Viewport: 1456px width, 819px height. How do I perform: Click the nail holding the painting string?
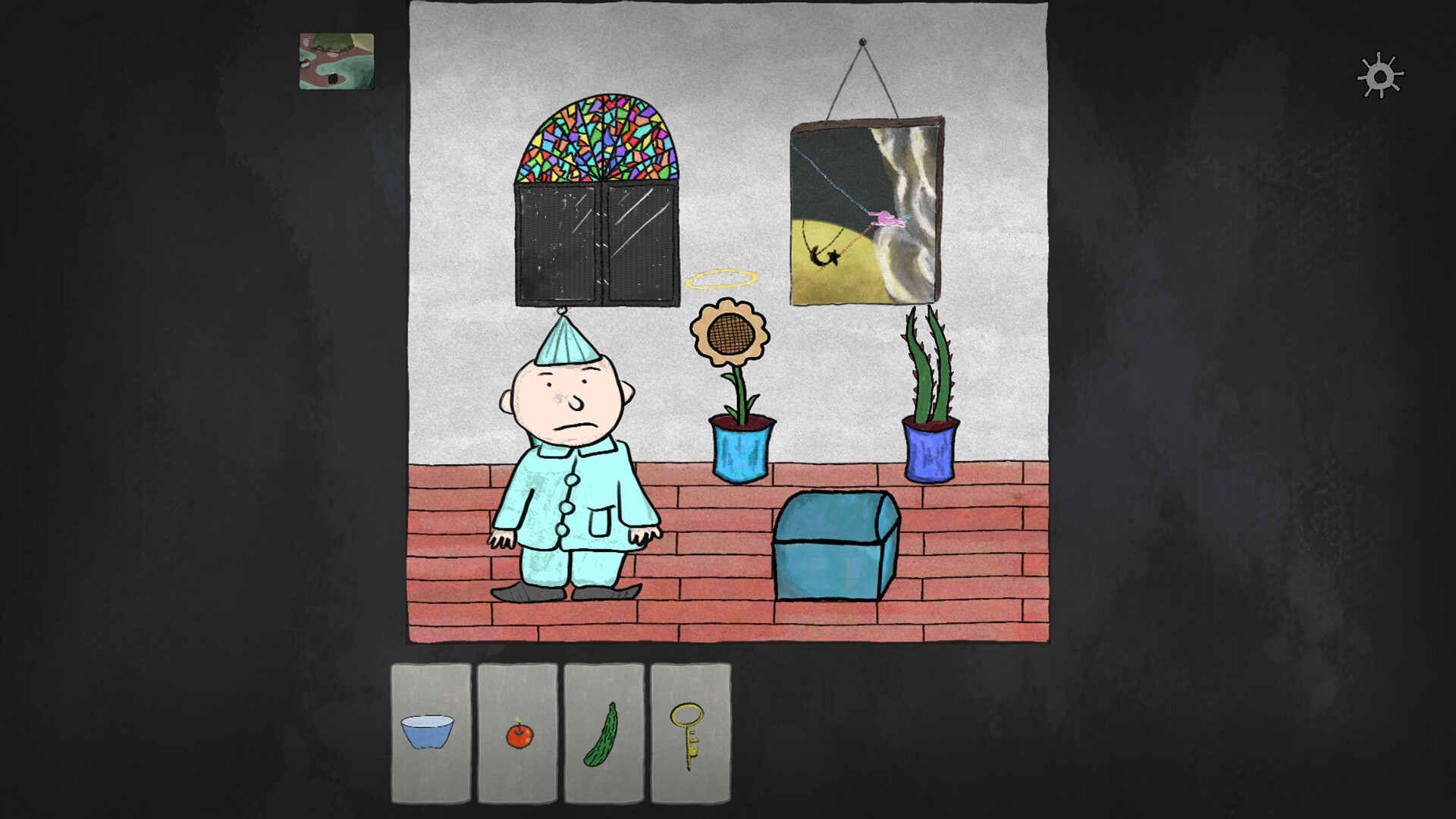(x=861, y=41)
